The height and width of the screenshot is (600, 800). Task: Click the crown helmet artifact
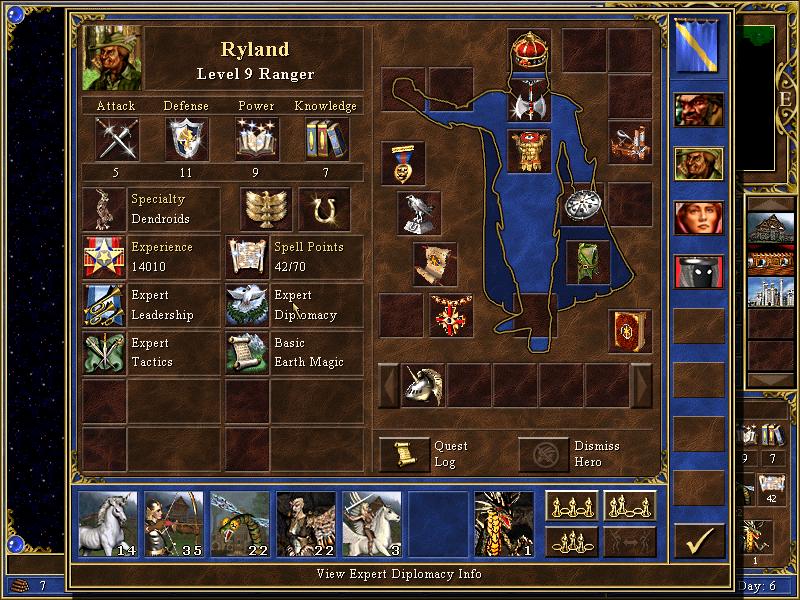coord(530,49)
